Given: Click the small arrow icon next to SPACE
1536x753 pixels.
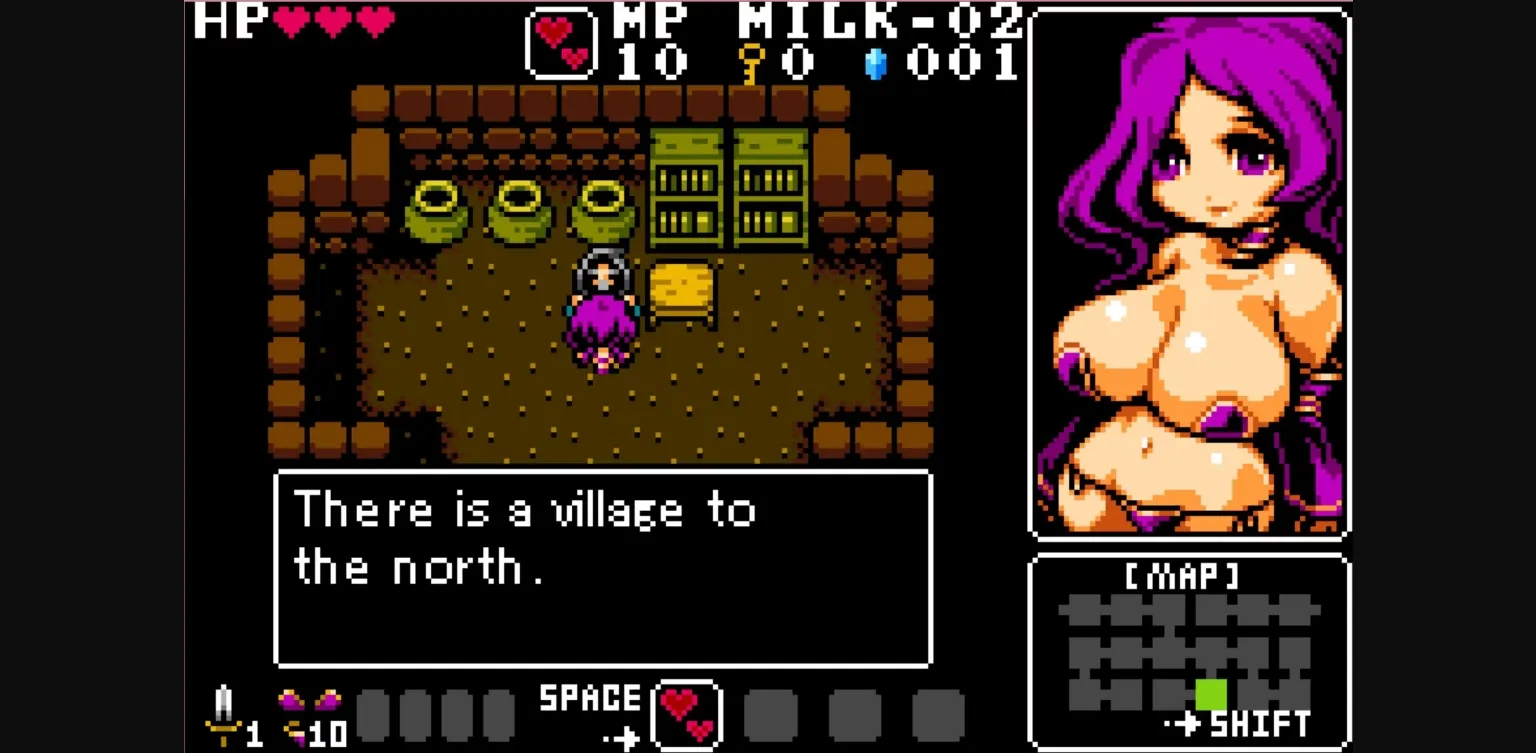Looking at the screenshot, I should pos(622,739).
